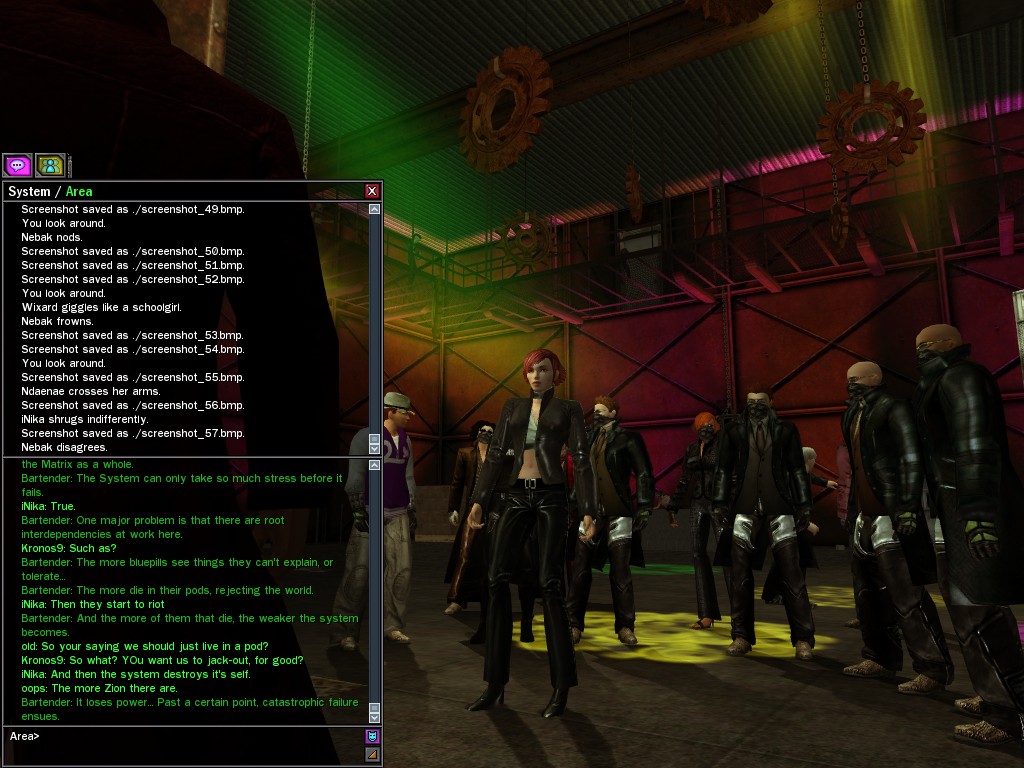Open the purple mask emote button
This screenshot has width=1024, height=768.
(372, 737)
